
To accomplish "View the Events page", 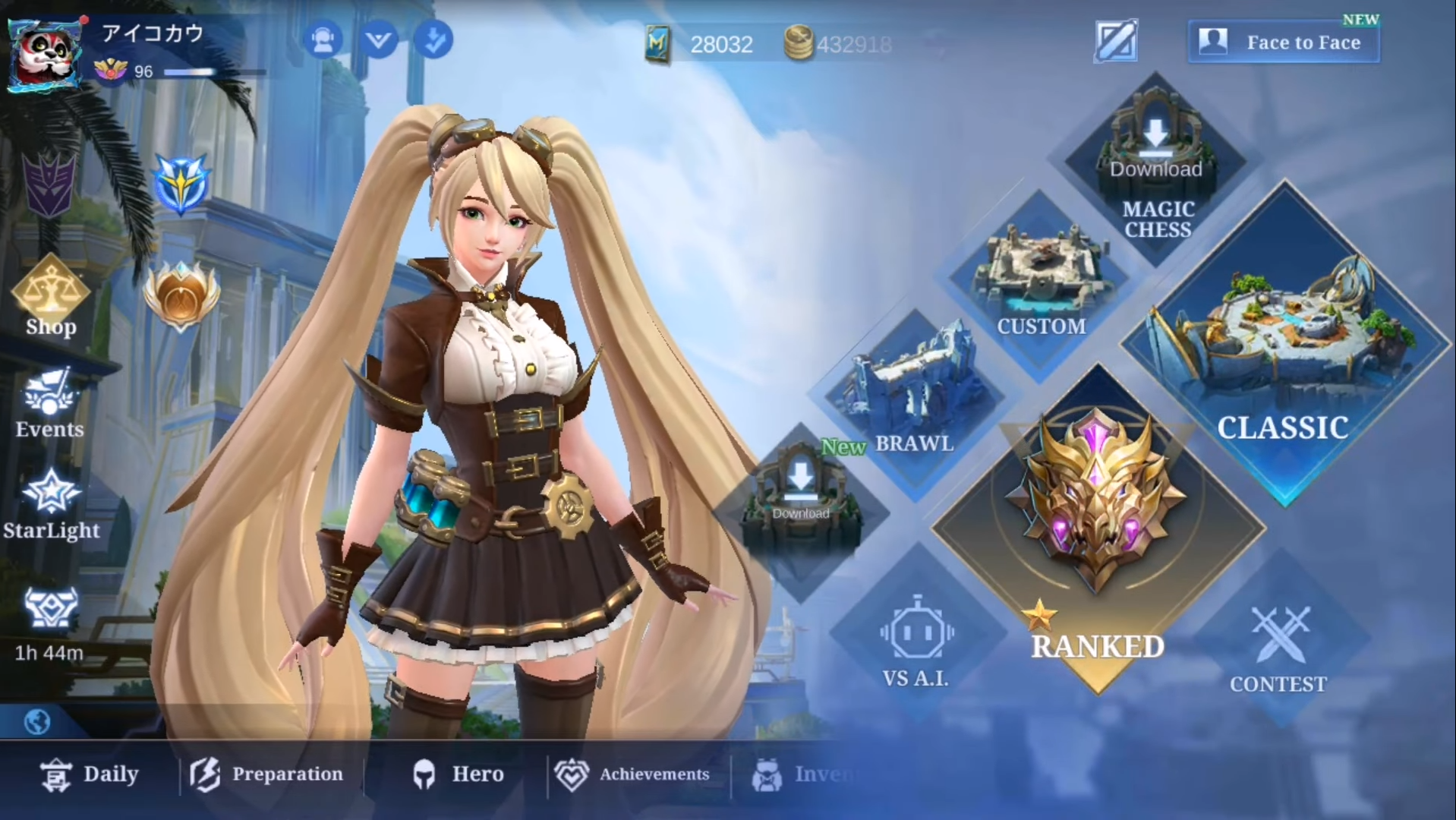I will [49, 404].
